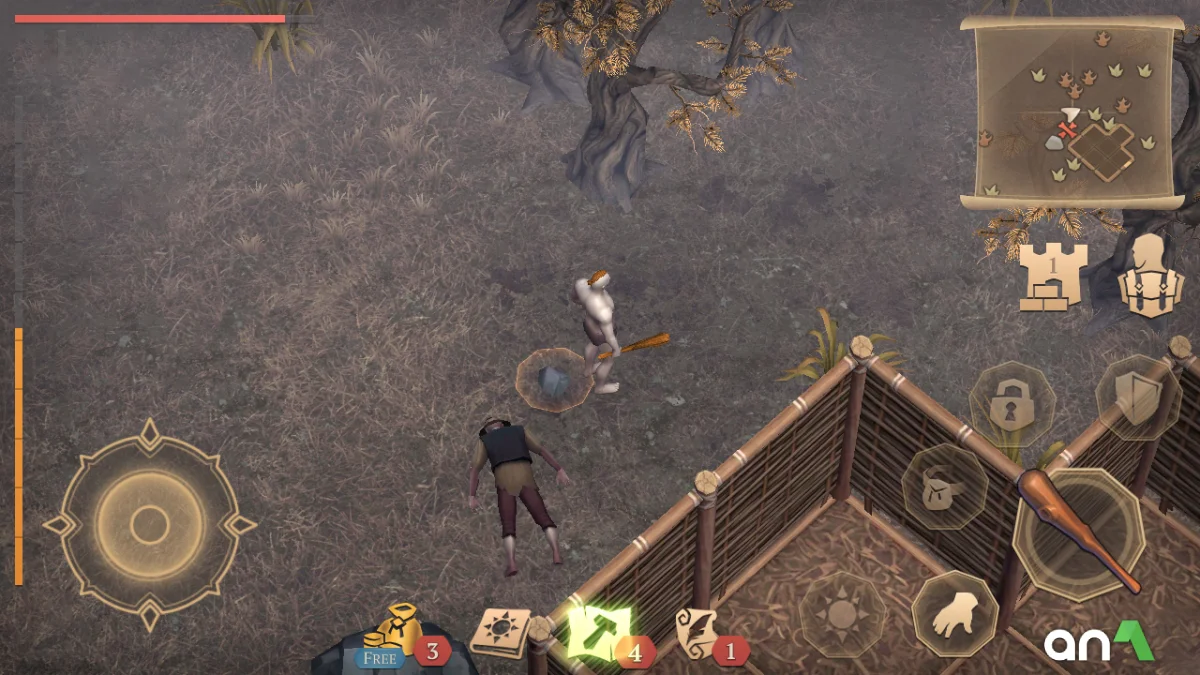Tap the hand interact button
Viewport: 1200px width, 675px height.
(954, 615)
